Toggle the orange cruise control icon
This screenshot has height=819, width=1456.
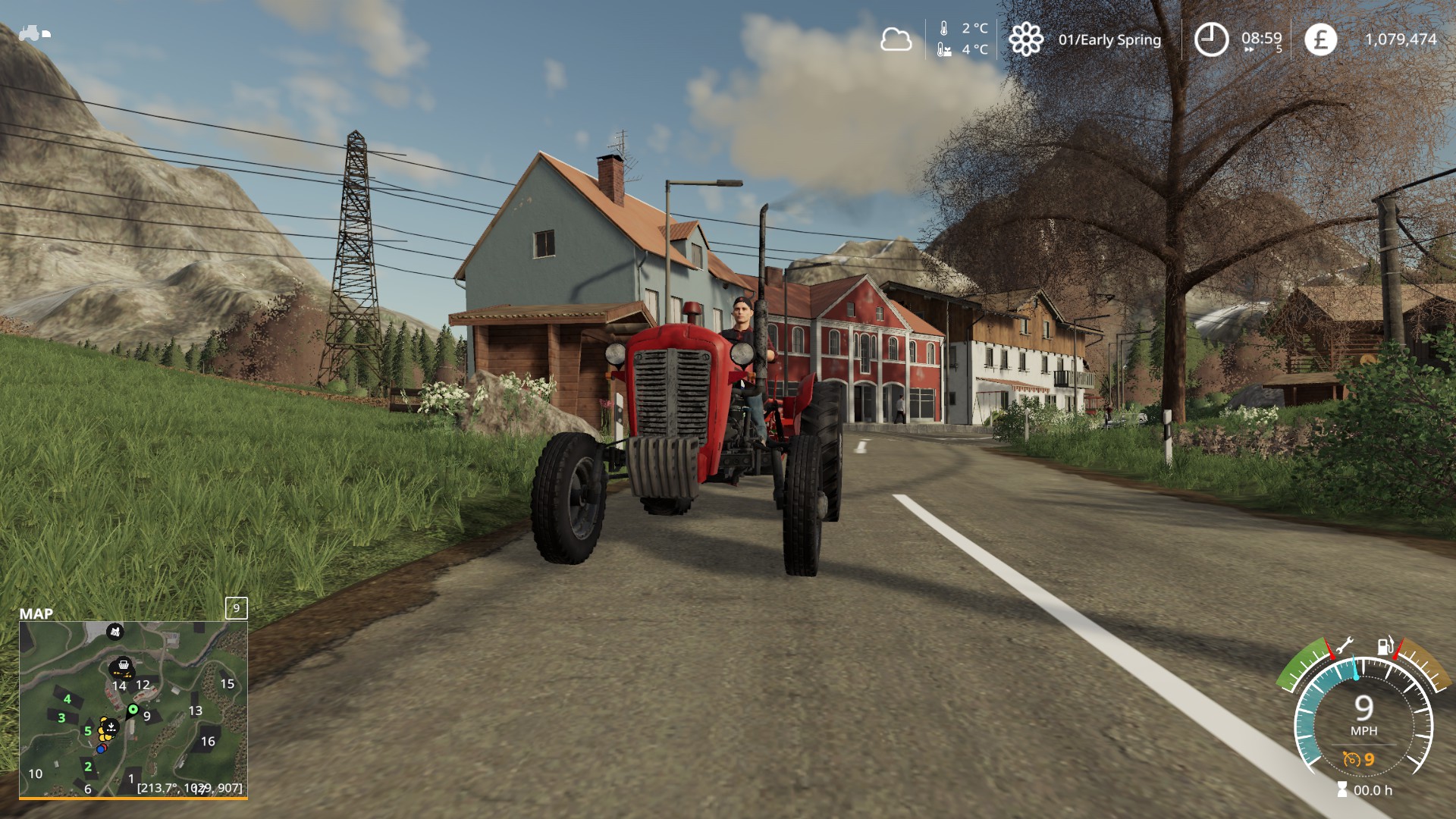point(1351,759)
